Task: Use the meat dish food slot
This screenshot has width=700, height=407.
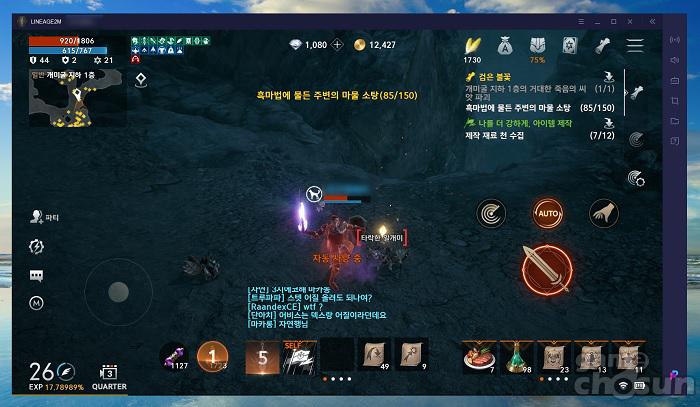Action: click(476, 355)
